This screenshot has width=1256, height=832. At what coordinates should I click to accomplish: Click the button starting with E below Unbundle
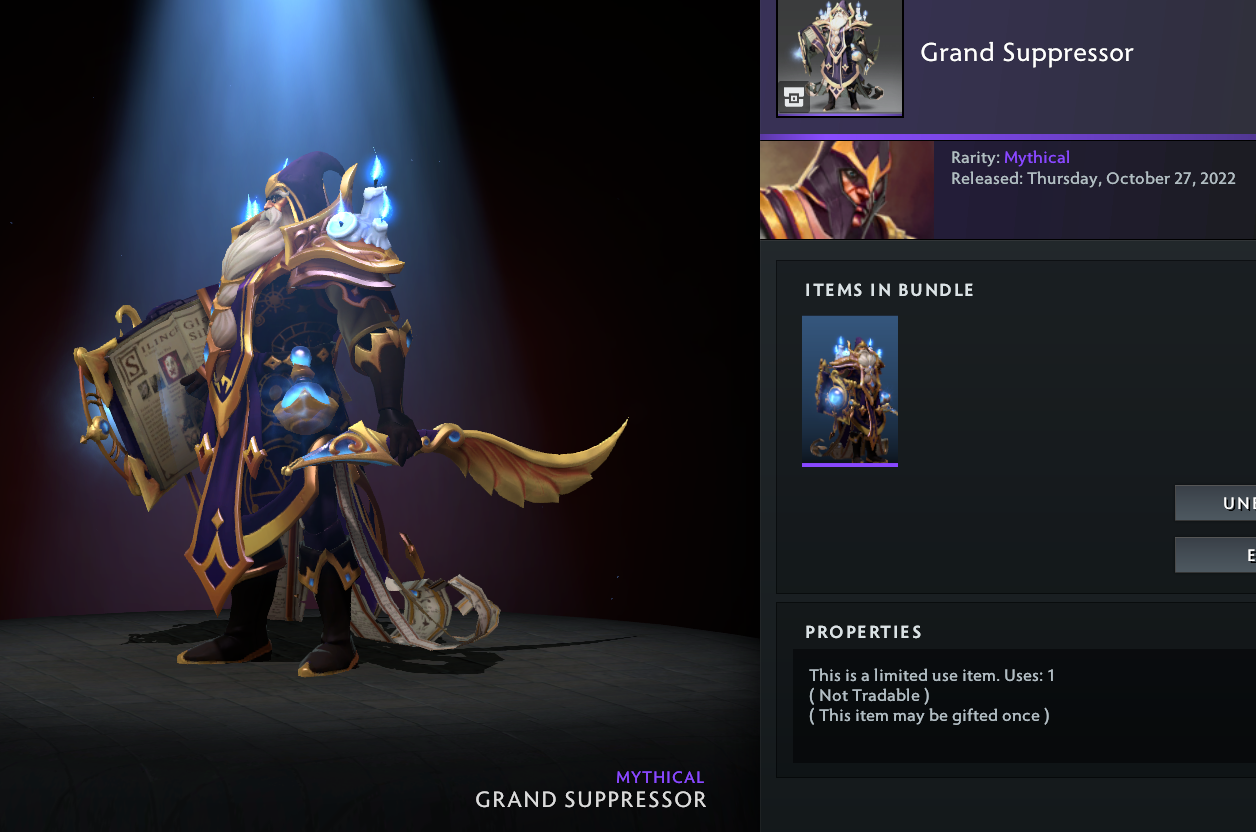click(1217, 555)
